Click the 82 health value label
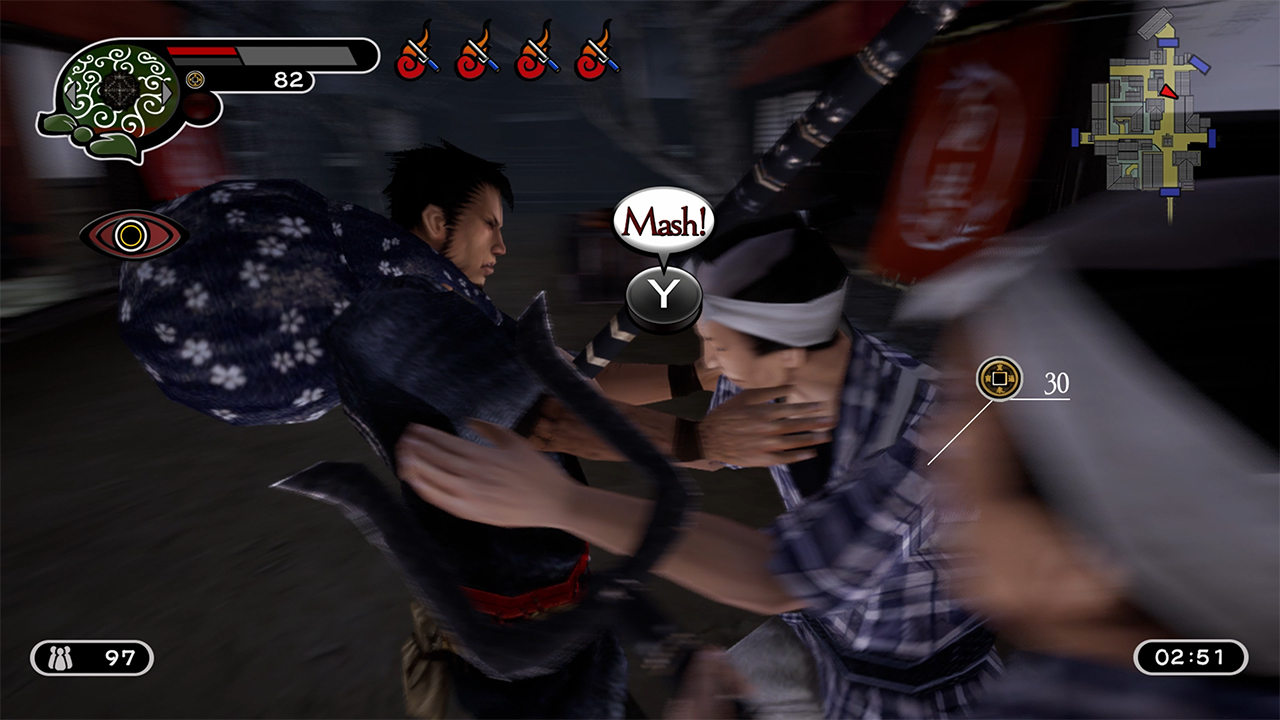Viewport: 1280px width, 720px height. (288, 82)
